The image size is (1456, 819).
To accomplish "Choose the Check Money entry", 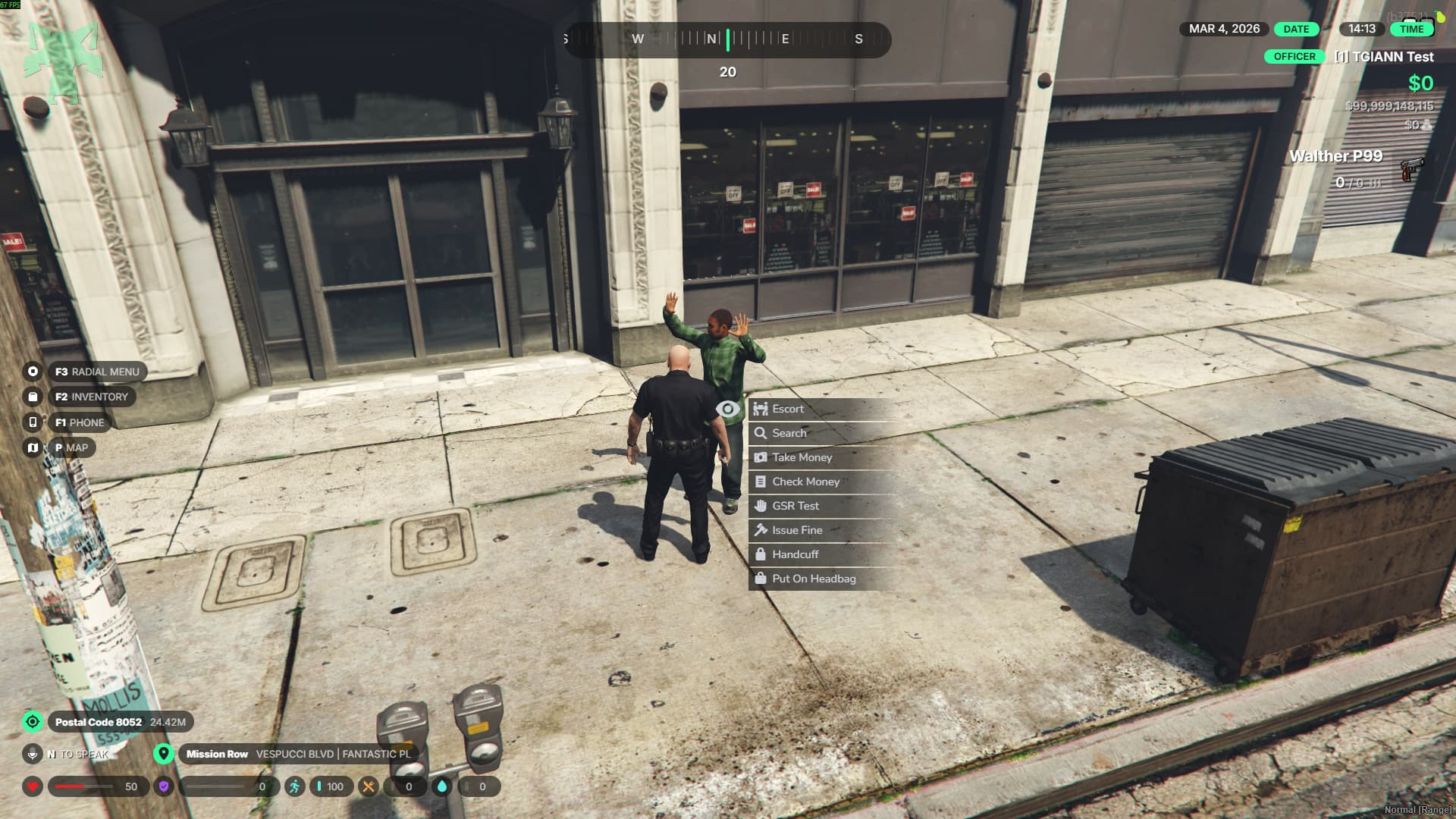I will pos(805,482).
